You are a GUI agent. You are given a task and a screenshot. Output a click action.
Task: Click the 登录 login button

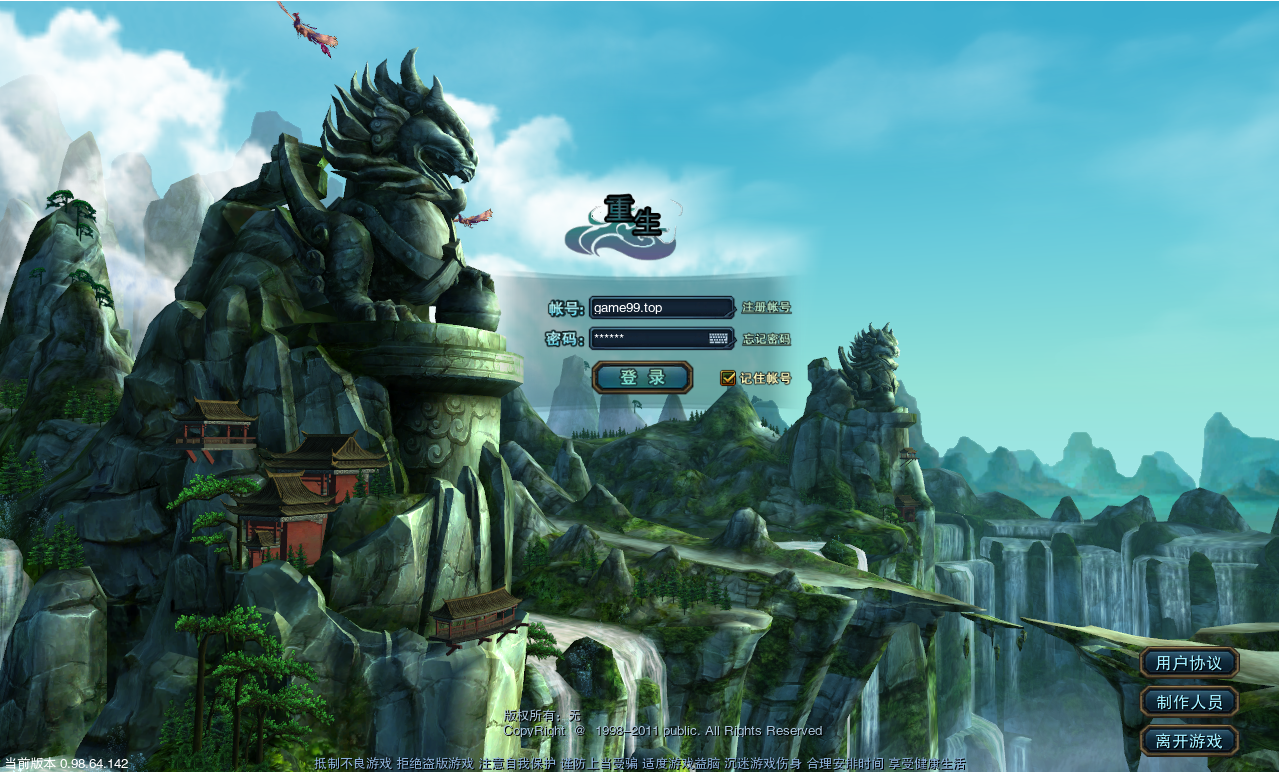(x=642, y=377)
